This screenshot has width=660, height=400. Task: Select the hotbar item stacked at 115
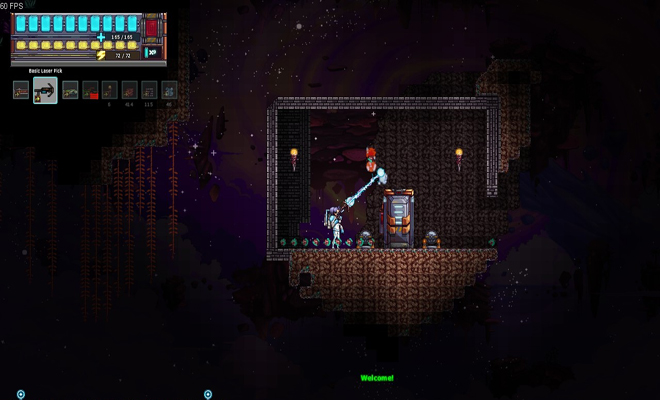[149, 90]
